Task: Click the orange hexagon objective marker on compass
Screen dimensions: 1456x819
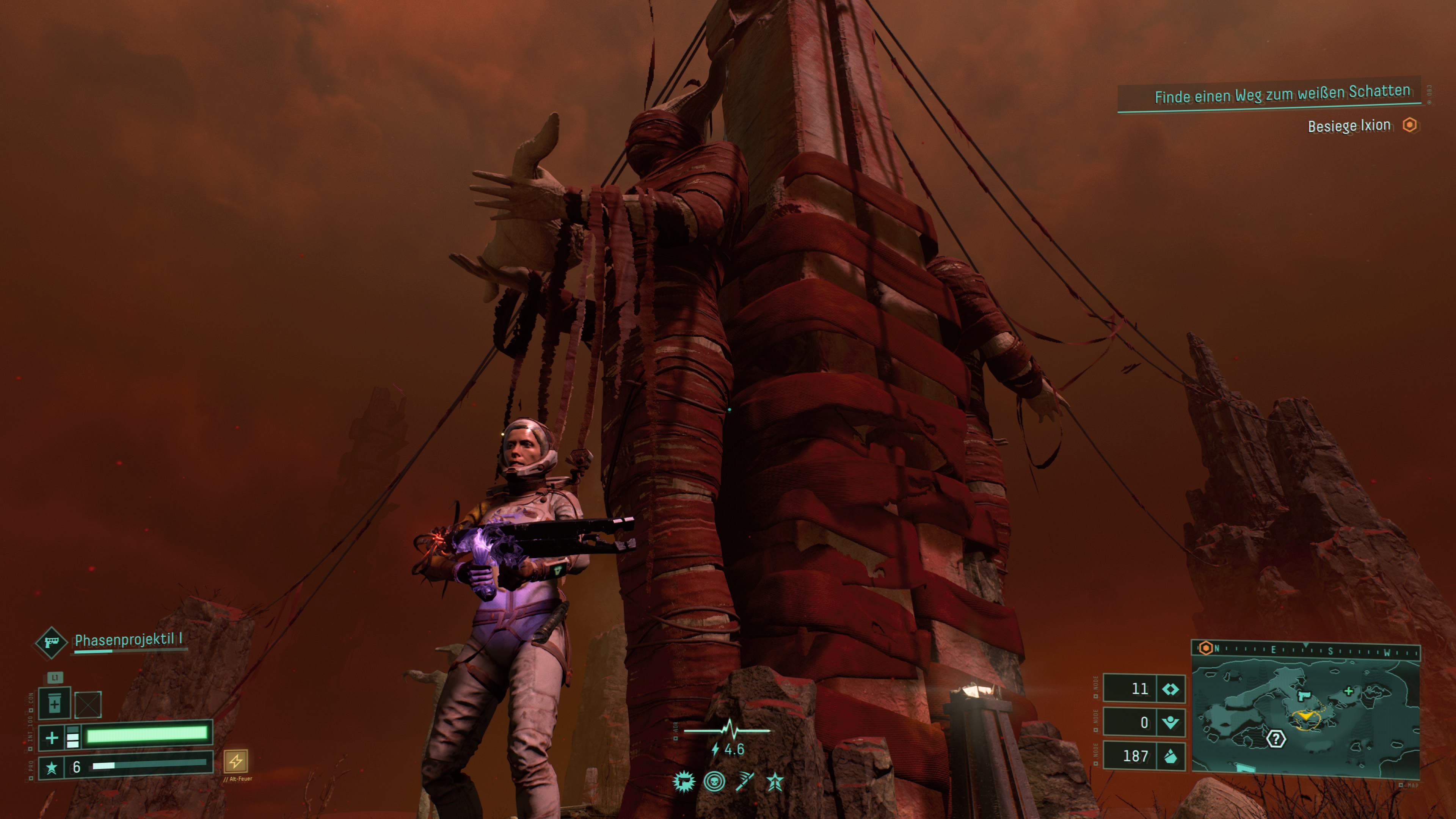Action: (1205, 648)
